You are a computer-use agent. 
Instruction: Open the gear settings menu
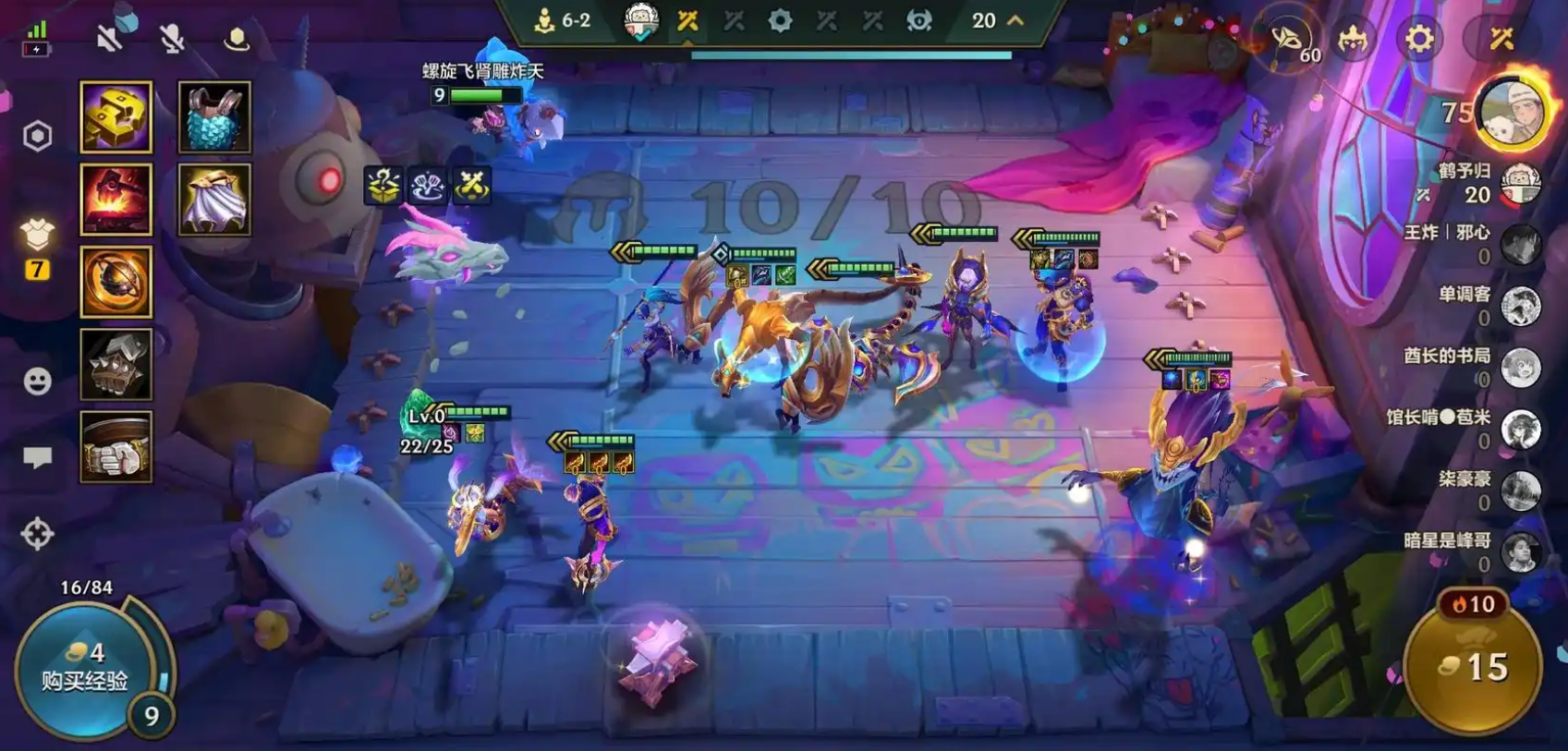click(x=1419, y=39)
